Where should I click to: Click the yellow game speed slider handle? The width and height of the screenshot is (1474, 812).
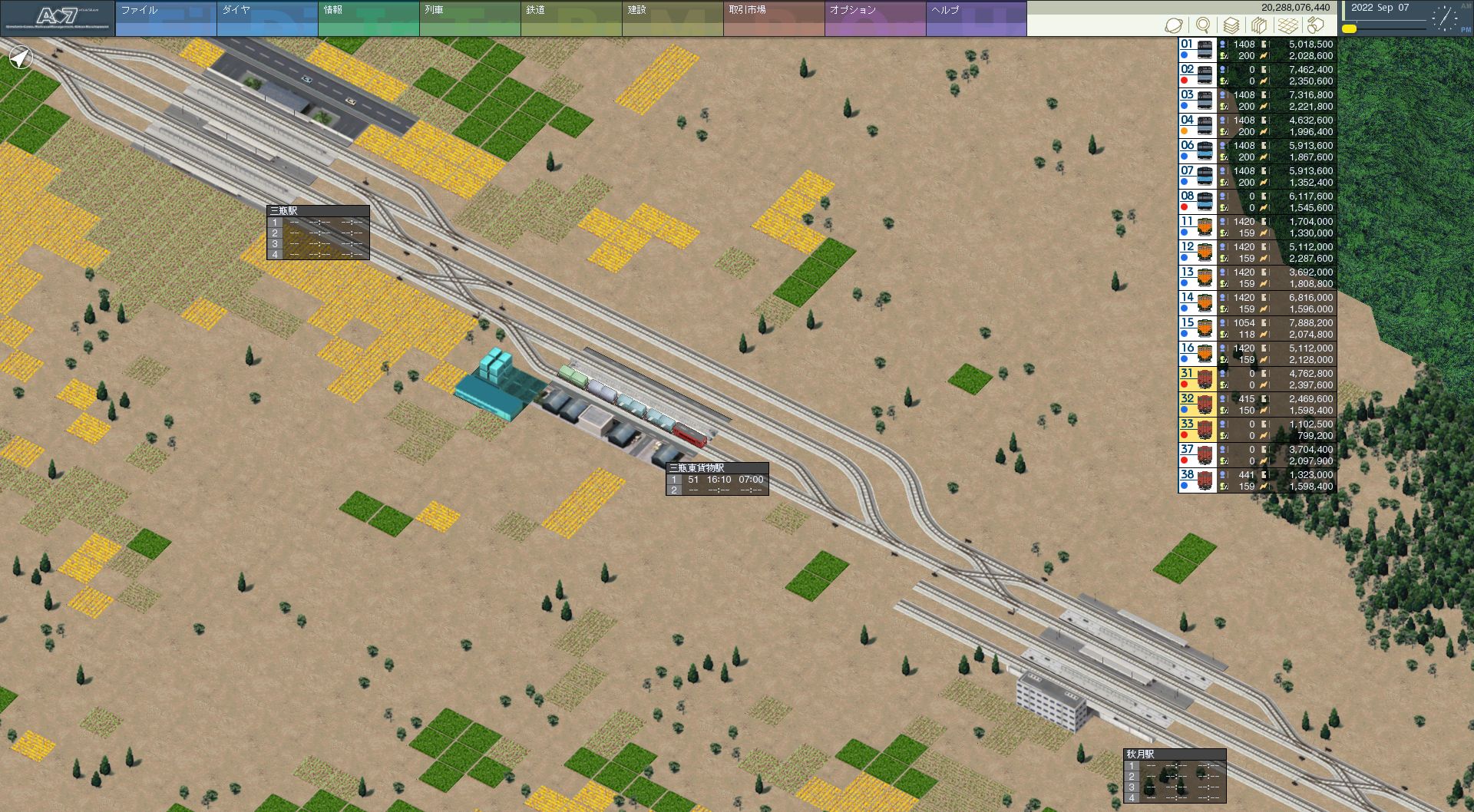coord(1349,29)
